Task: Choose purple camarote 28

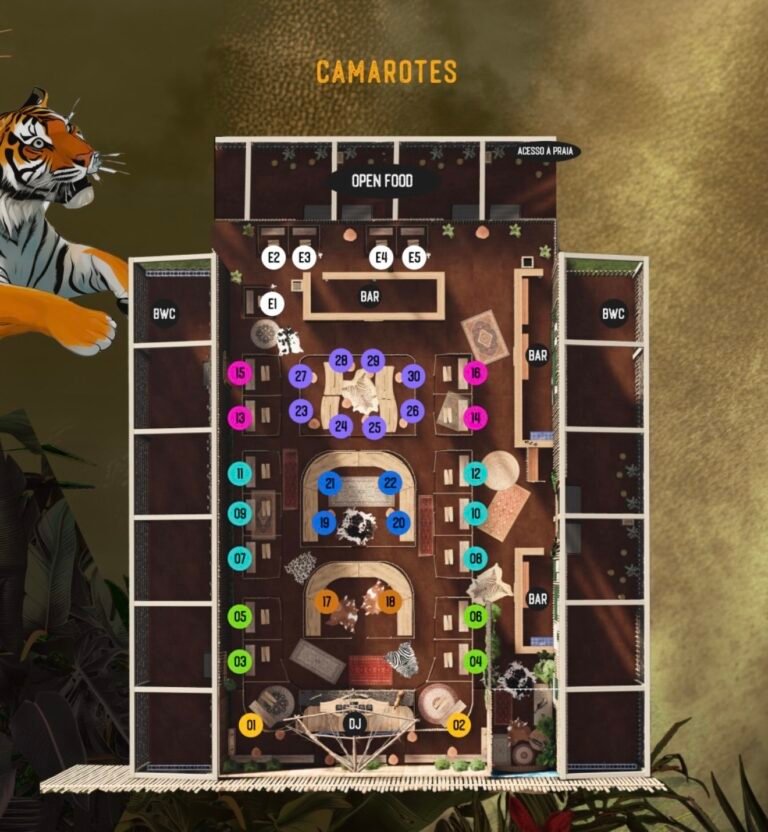Action: point(341,360)
